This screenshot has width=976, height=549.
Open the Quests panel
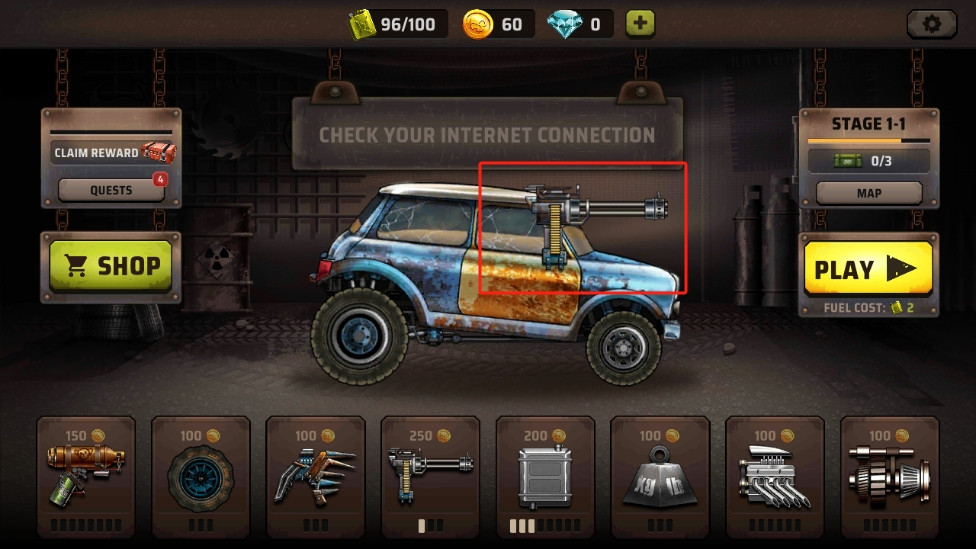(111, 190)
